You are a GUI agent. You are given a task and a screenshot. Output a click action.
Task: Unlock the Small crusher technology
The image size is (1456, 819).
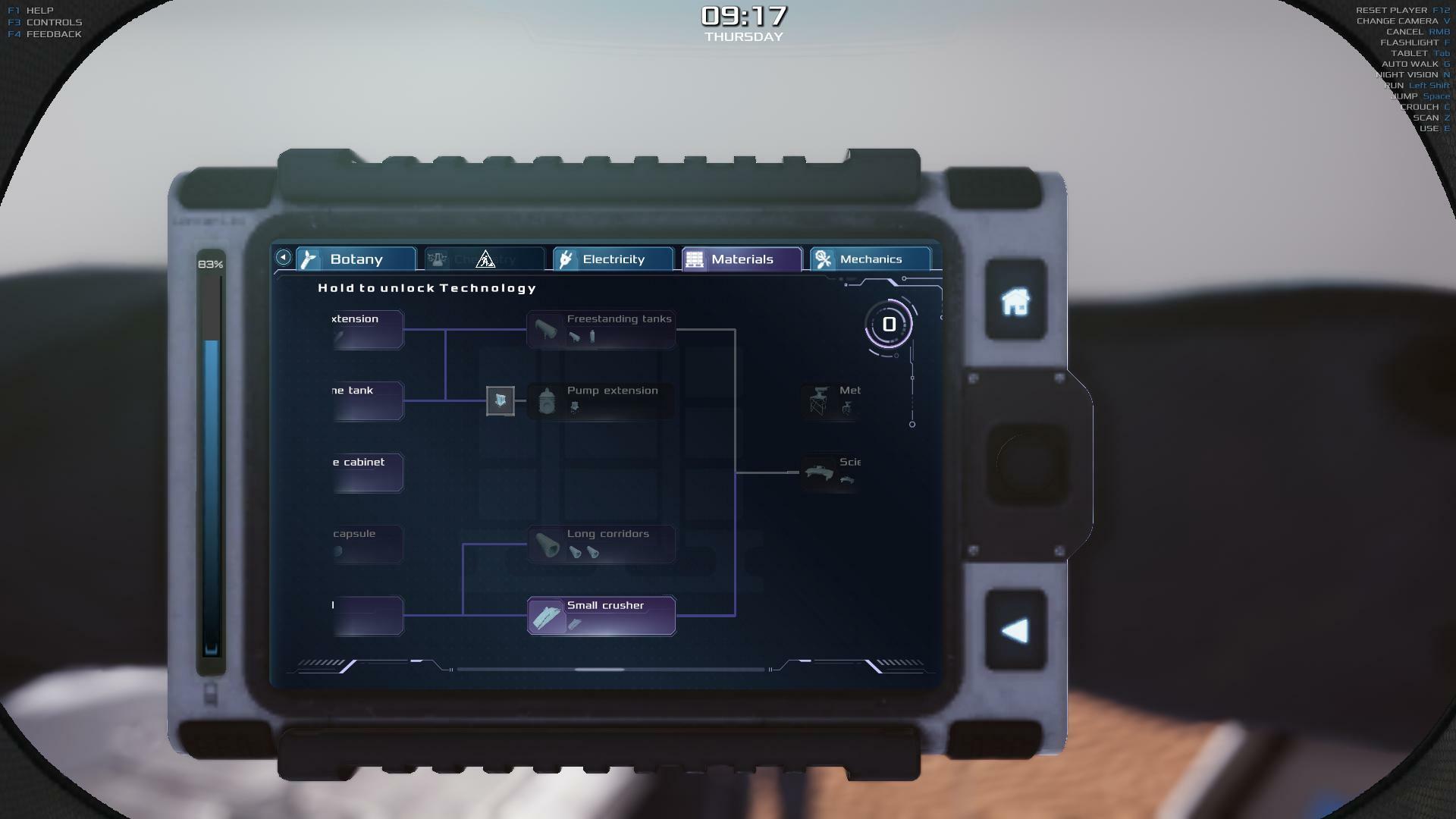601,615
